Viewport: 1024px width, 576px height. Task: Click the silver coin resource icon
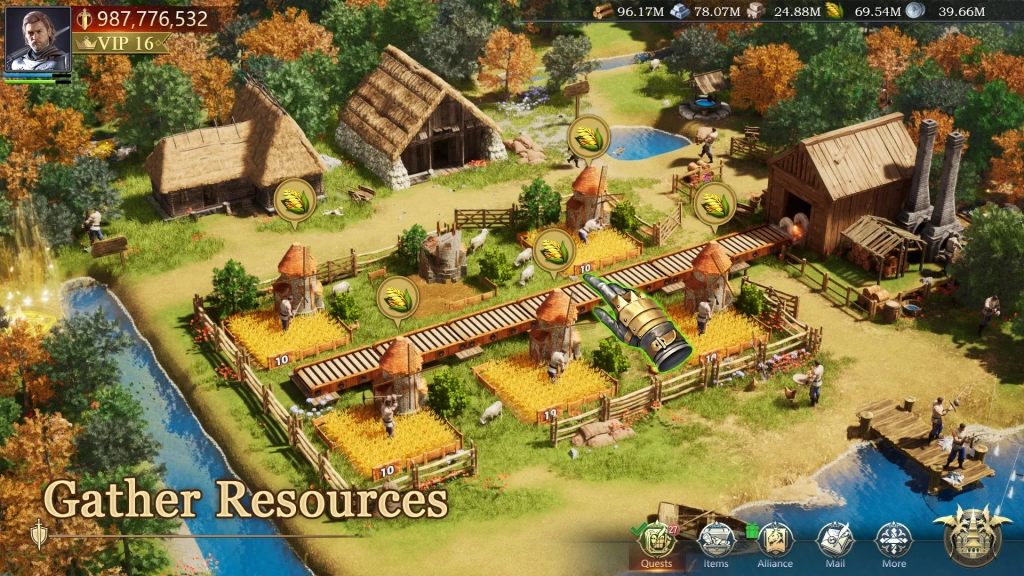pos(915,11)
